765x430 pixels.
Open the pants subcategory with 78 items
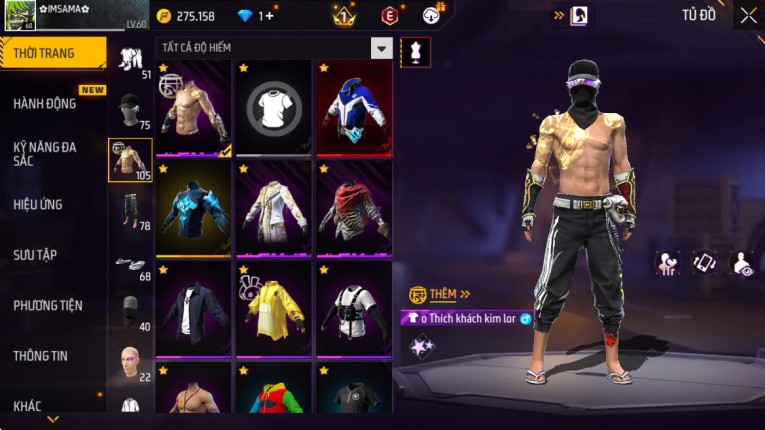click(x=130, y=211)
